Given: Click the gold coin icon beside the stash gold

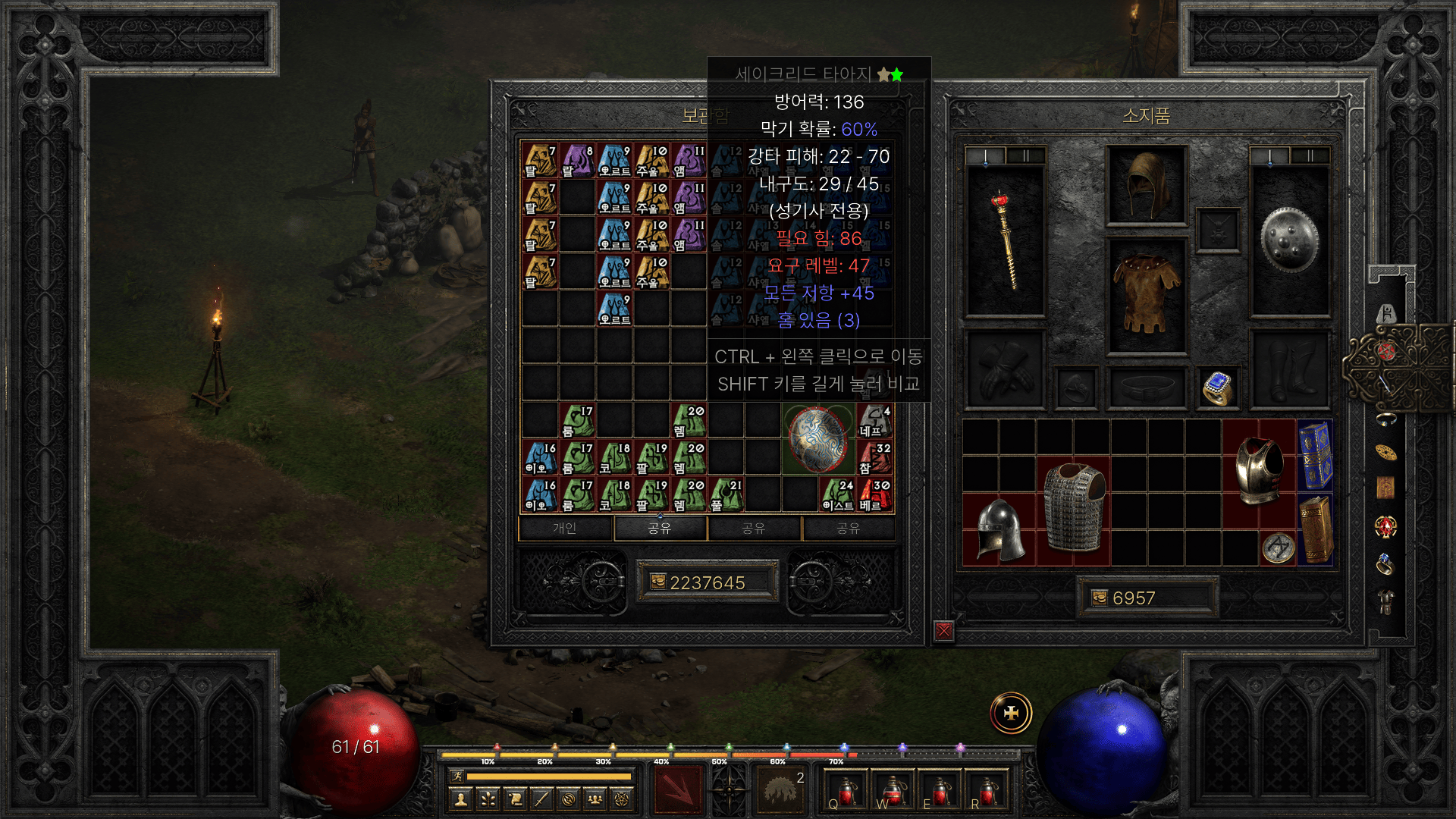Looking at the screenshot, I should point(657,582).
